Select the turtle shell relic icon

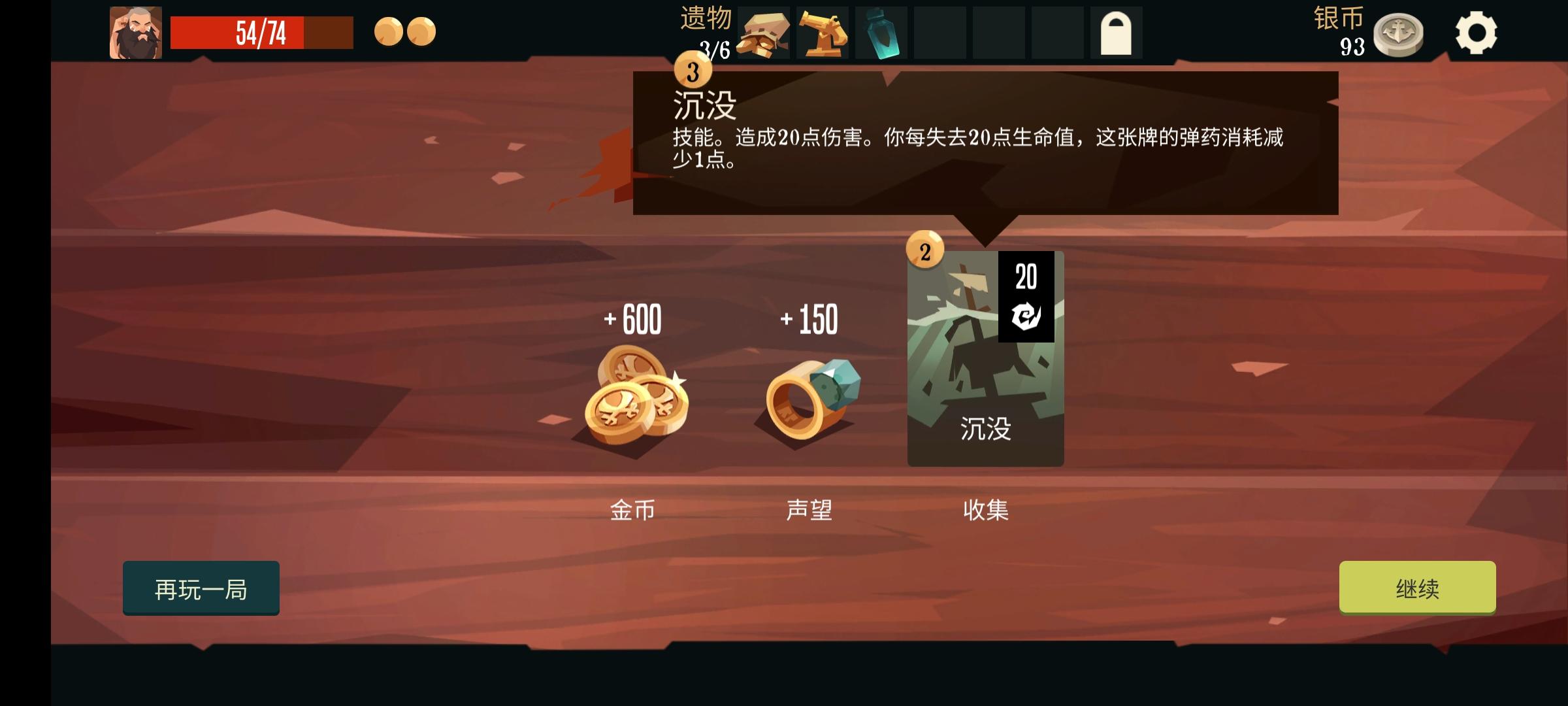[764, 33]
